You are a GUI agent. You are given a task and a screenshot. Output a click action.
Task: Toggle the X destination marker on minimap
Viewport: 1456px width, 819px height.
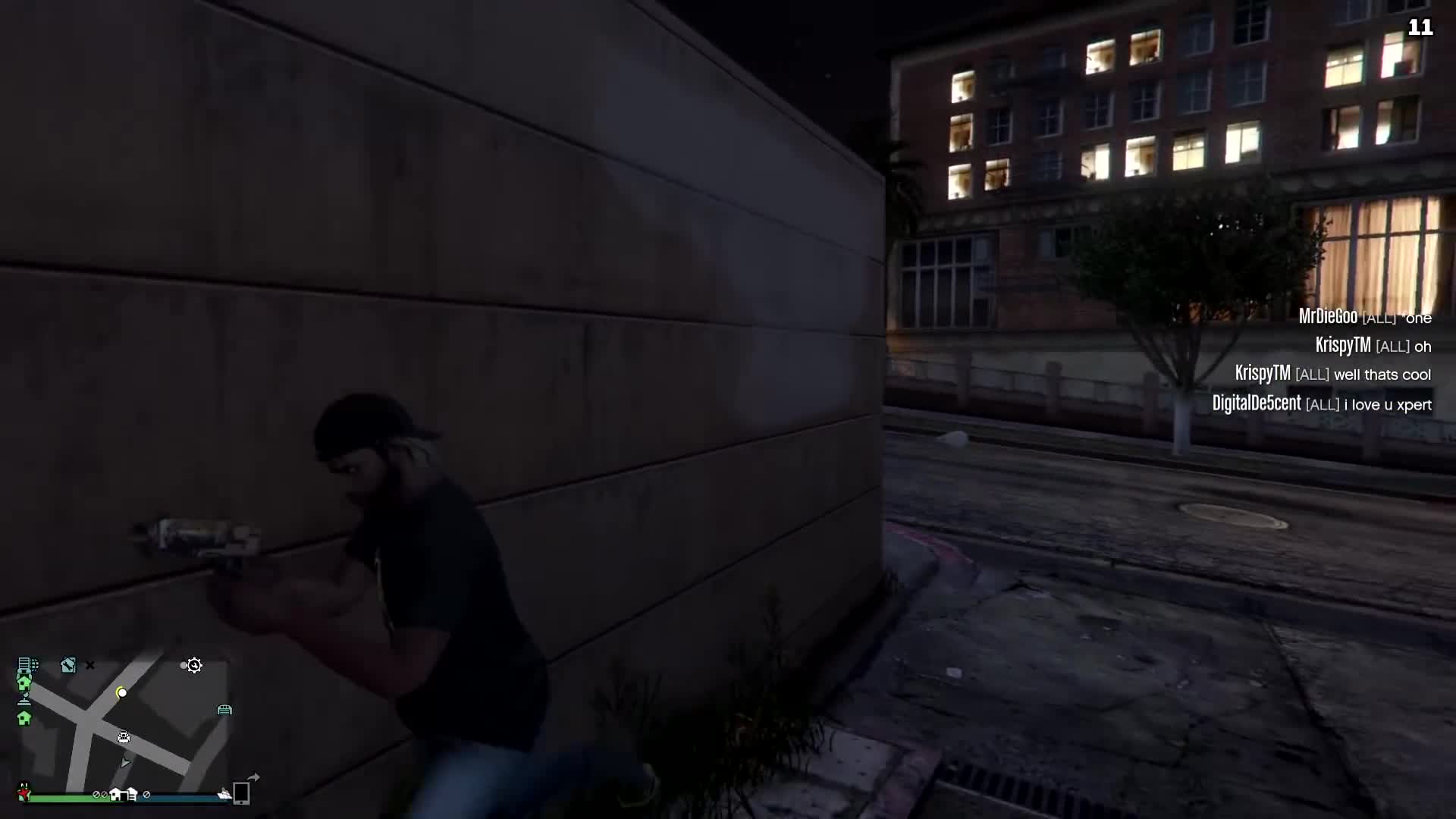pos(90,664)
